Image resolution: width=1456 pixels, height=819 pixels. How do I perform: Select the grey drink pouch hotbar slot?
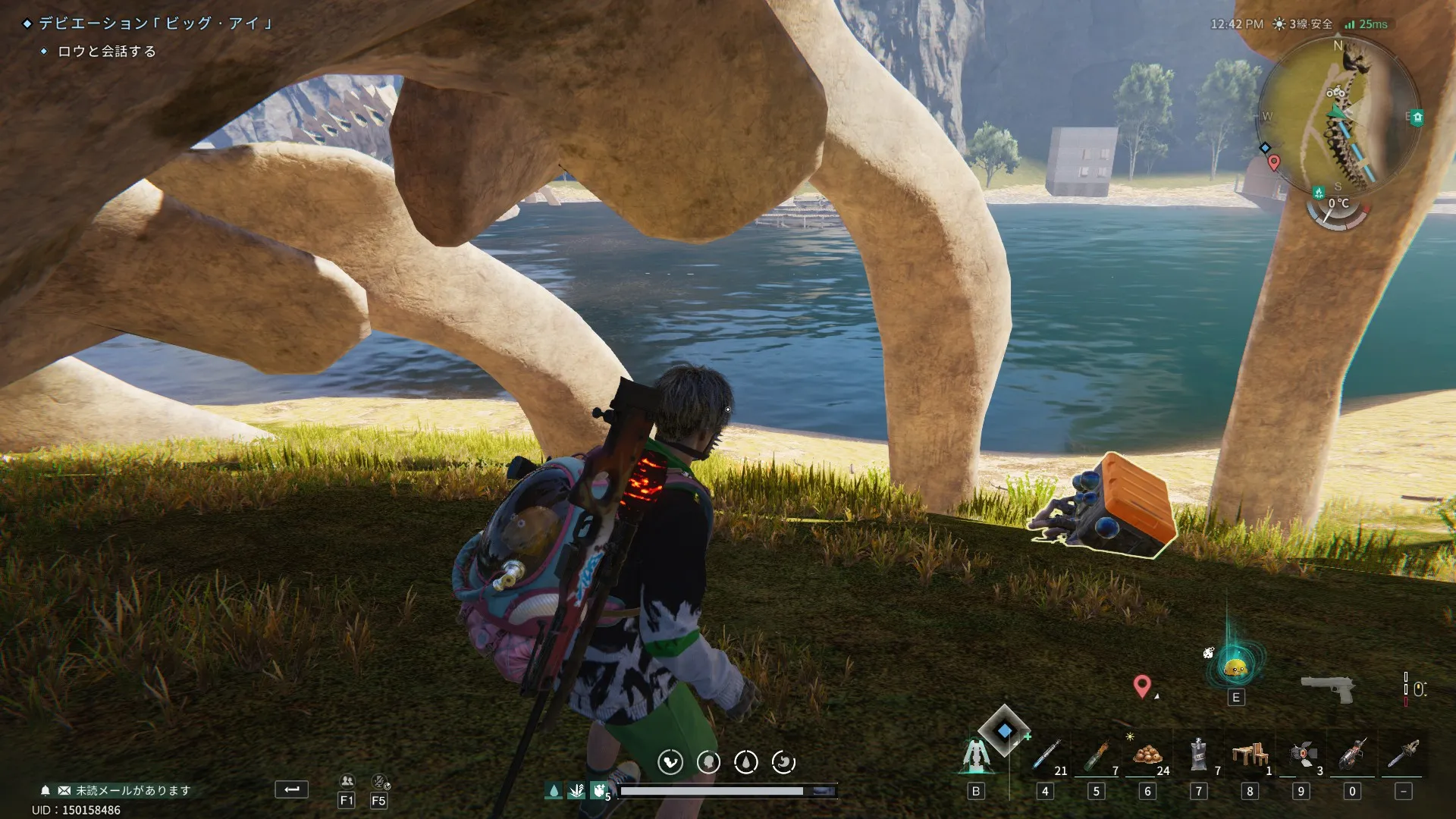point(1198,755)
